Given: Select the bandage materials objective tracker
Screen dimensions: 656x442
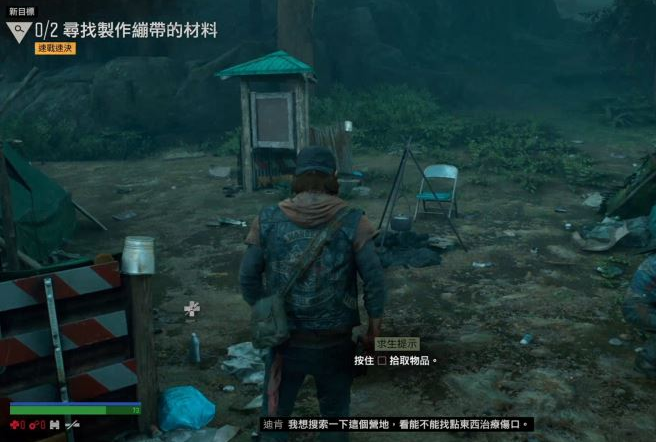Looking at the screenshot, I should click(126, 30).
